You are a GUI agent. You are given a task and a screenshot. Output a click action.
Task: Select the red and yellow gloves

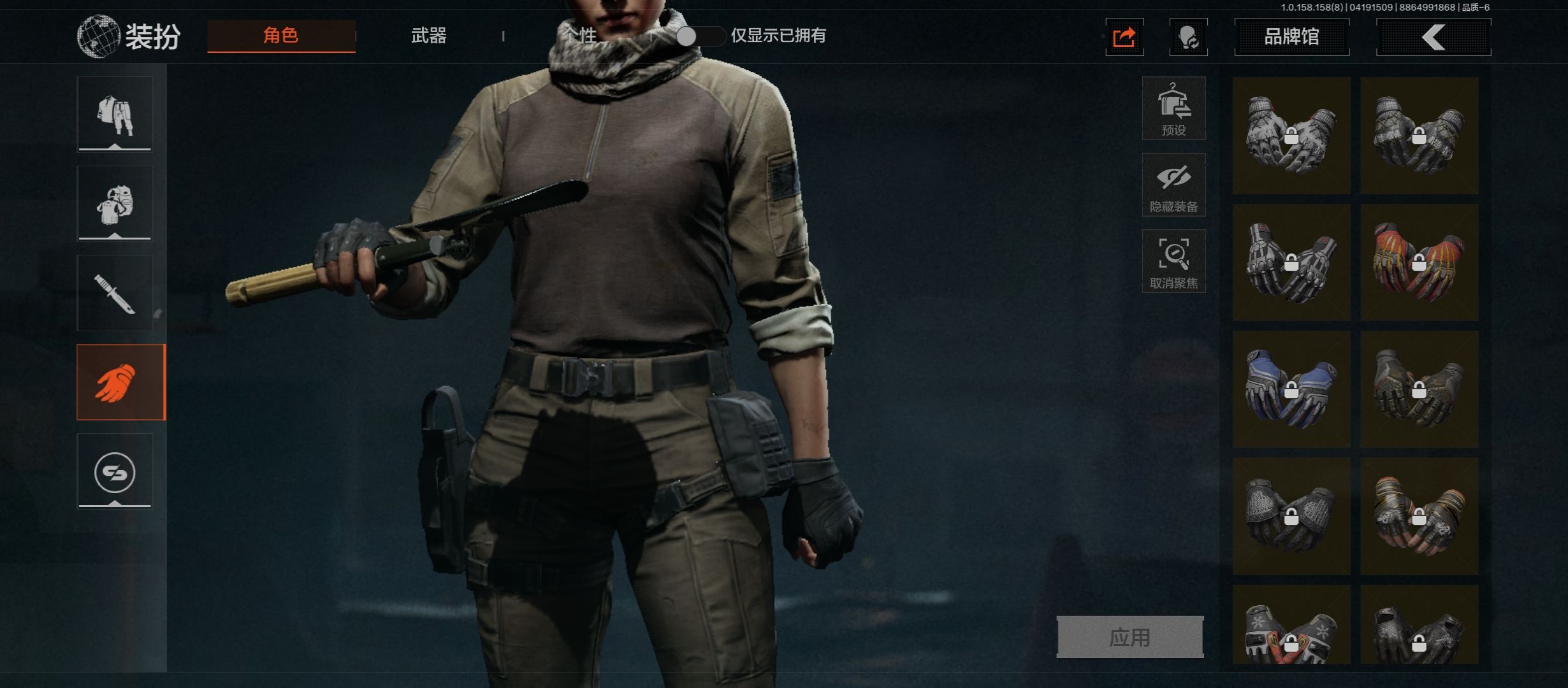coord(1419,262)
